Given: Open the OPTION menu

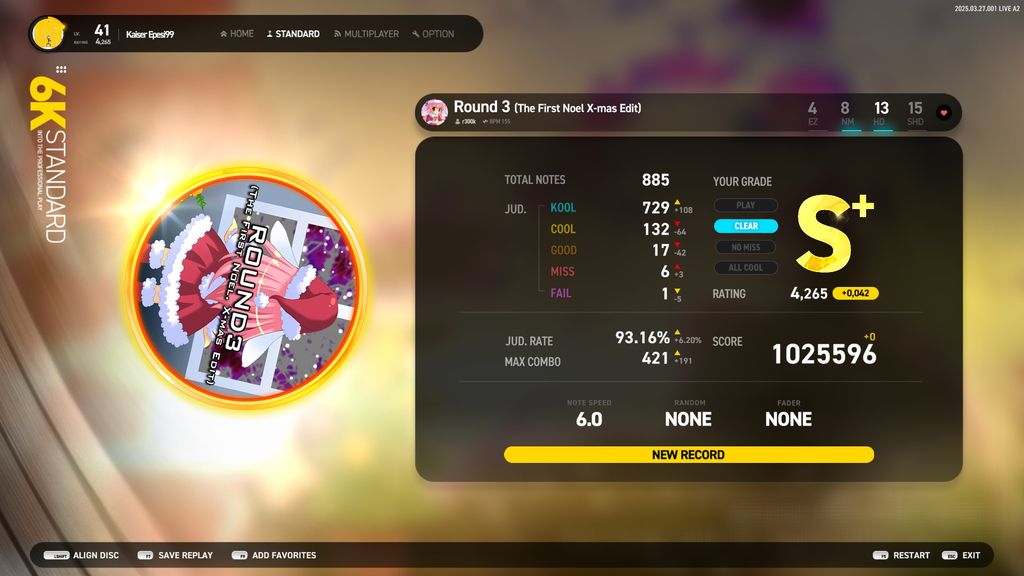Looking at the screenshot, I should [x=433, y=34].
